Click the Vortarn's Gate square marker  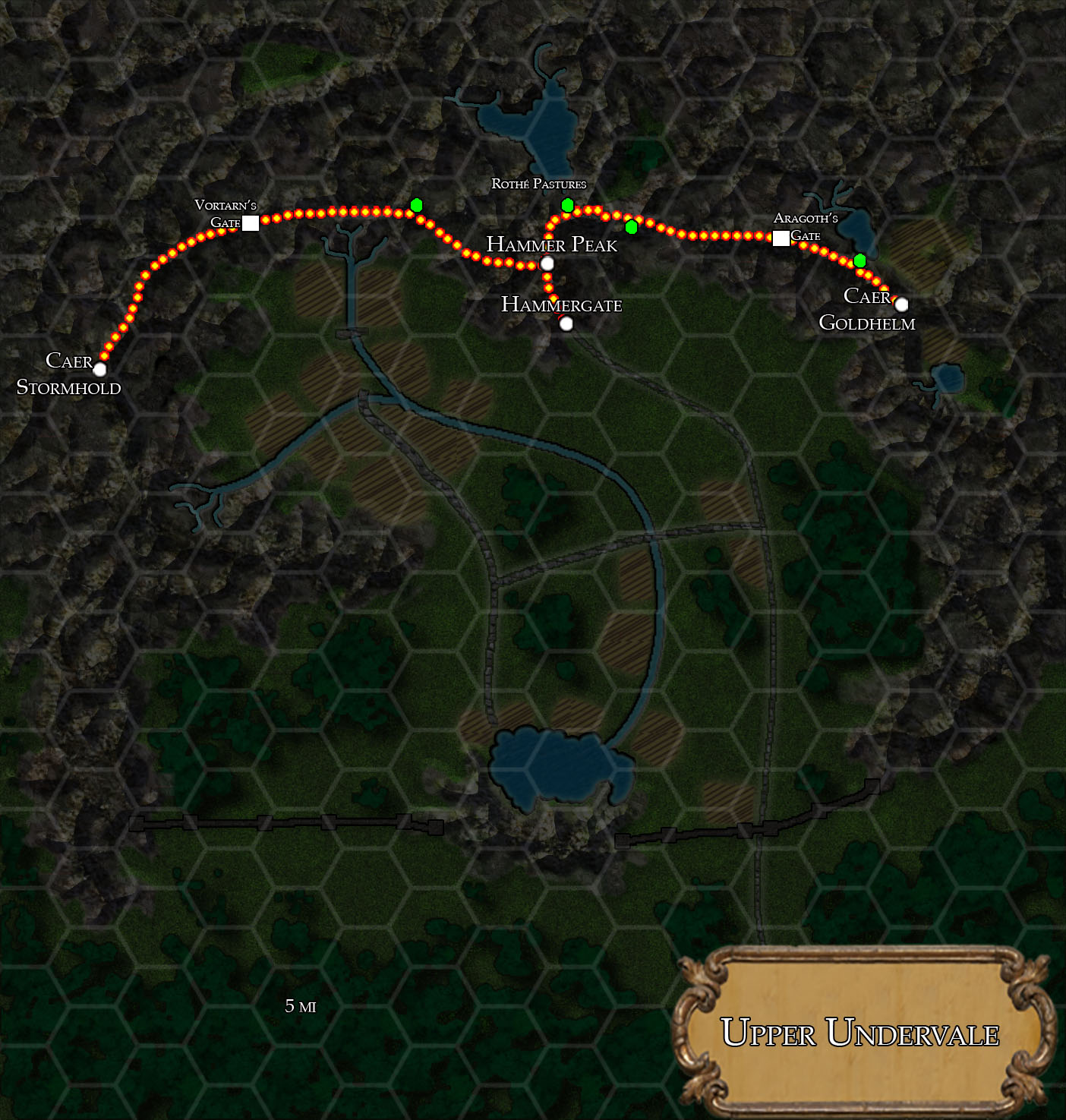point(251,222)
